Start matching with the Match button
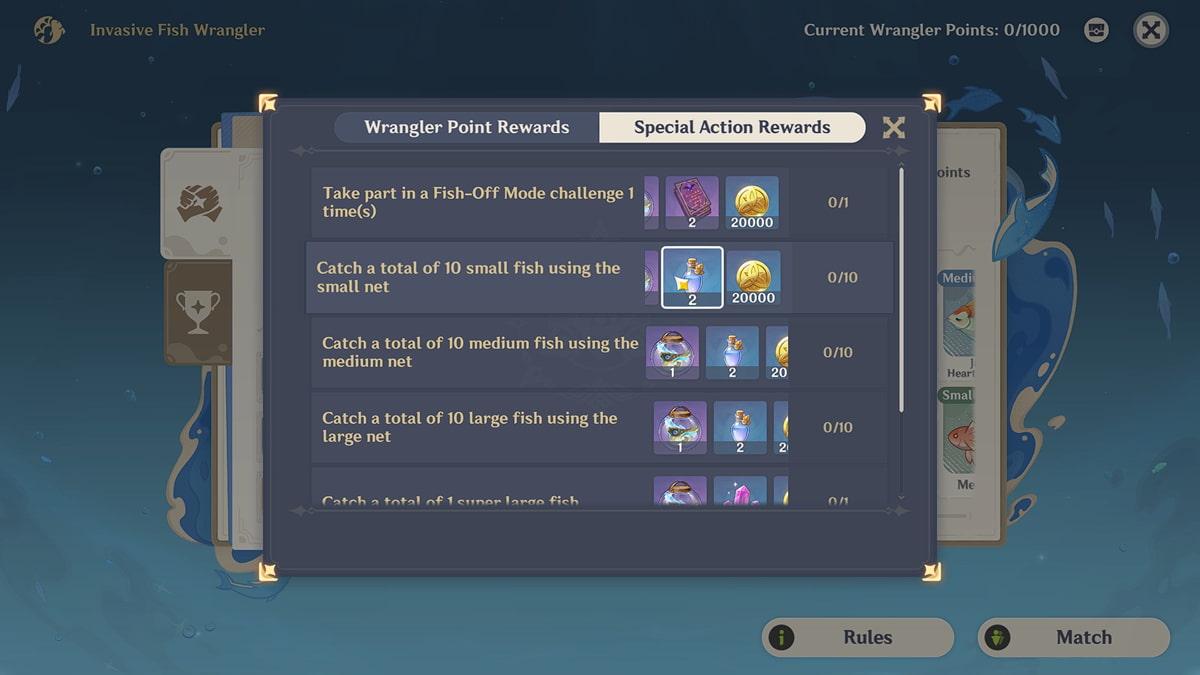The width and height of the screenshot is (1200, 675). [x=1073, y=637]
